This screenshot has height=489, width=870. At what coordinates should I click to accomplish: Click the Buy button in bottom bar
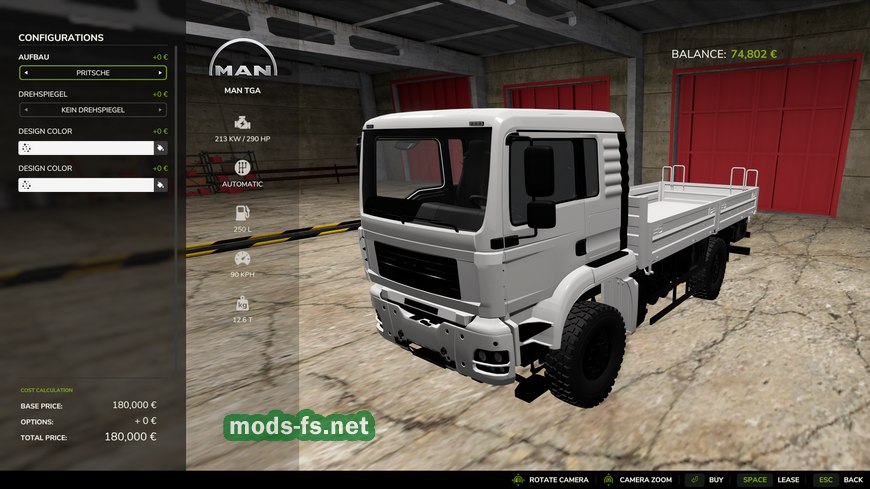pyautogui.click(x=708, y=480)
